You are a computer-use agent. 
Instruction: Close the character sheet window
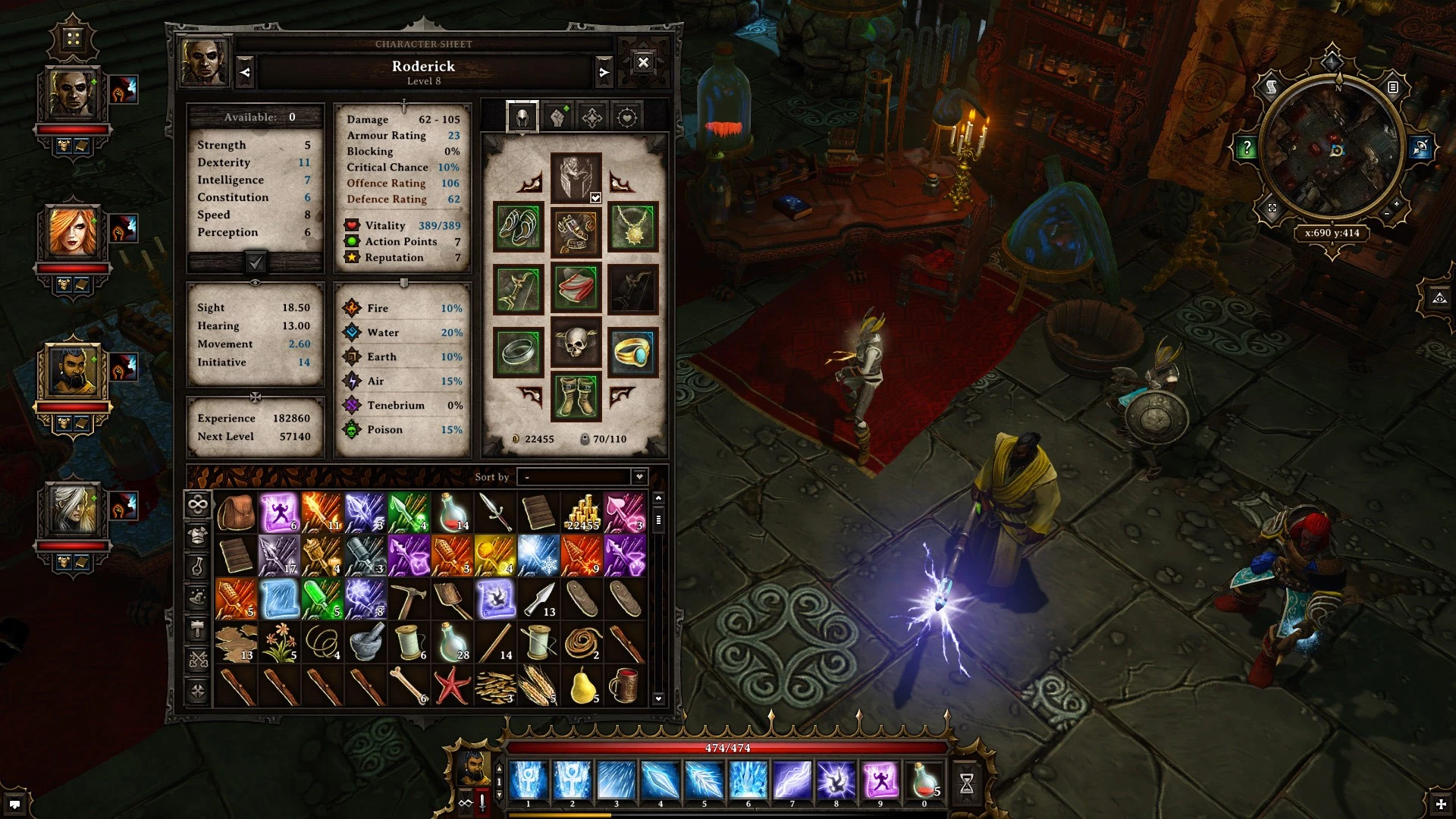pyautogui.click(x=643, y=63)
